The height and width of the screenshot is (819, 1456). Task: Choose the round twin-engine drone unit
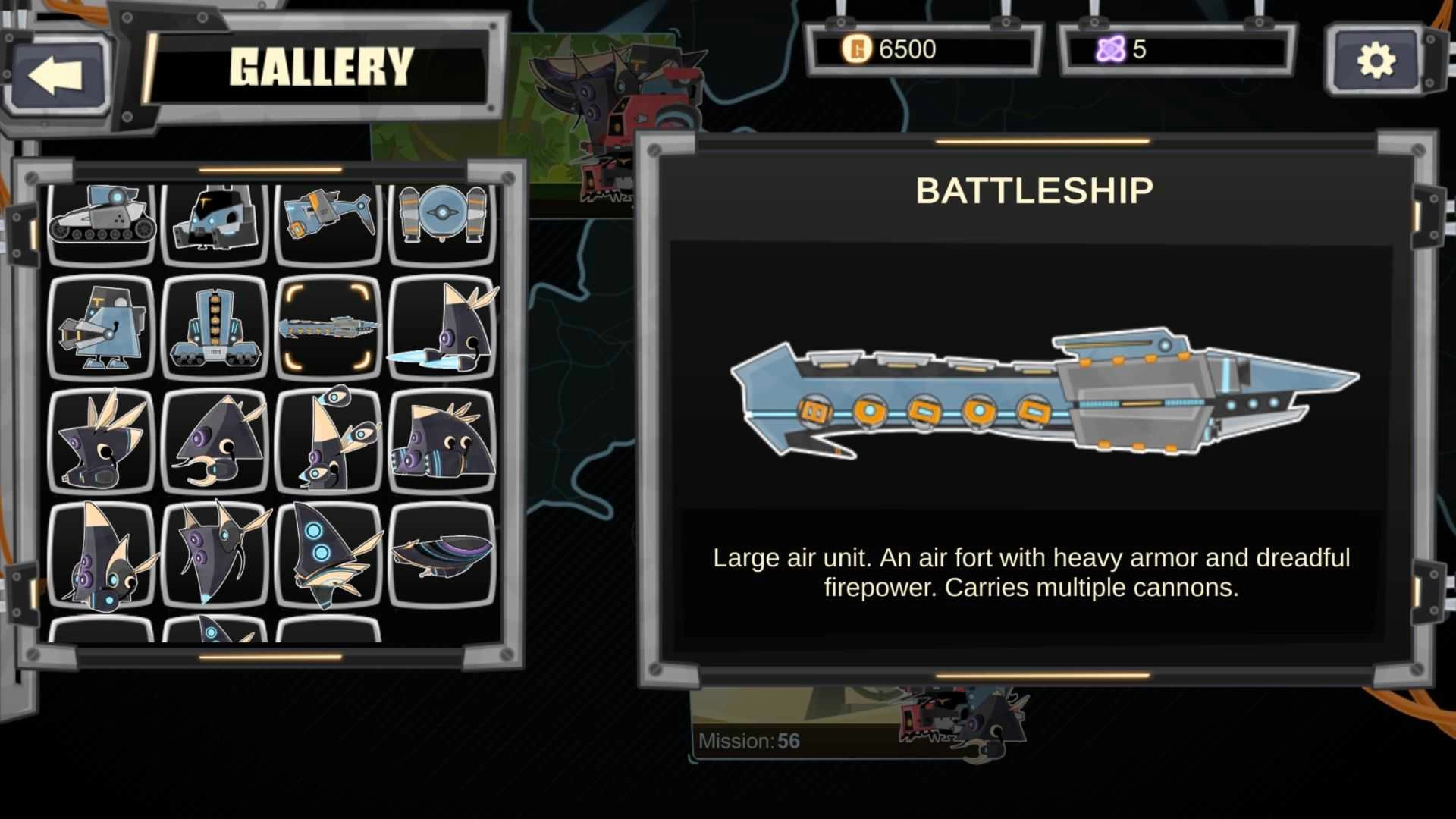[442, 218]
